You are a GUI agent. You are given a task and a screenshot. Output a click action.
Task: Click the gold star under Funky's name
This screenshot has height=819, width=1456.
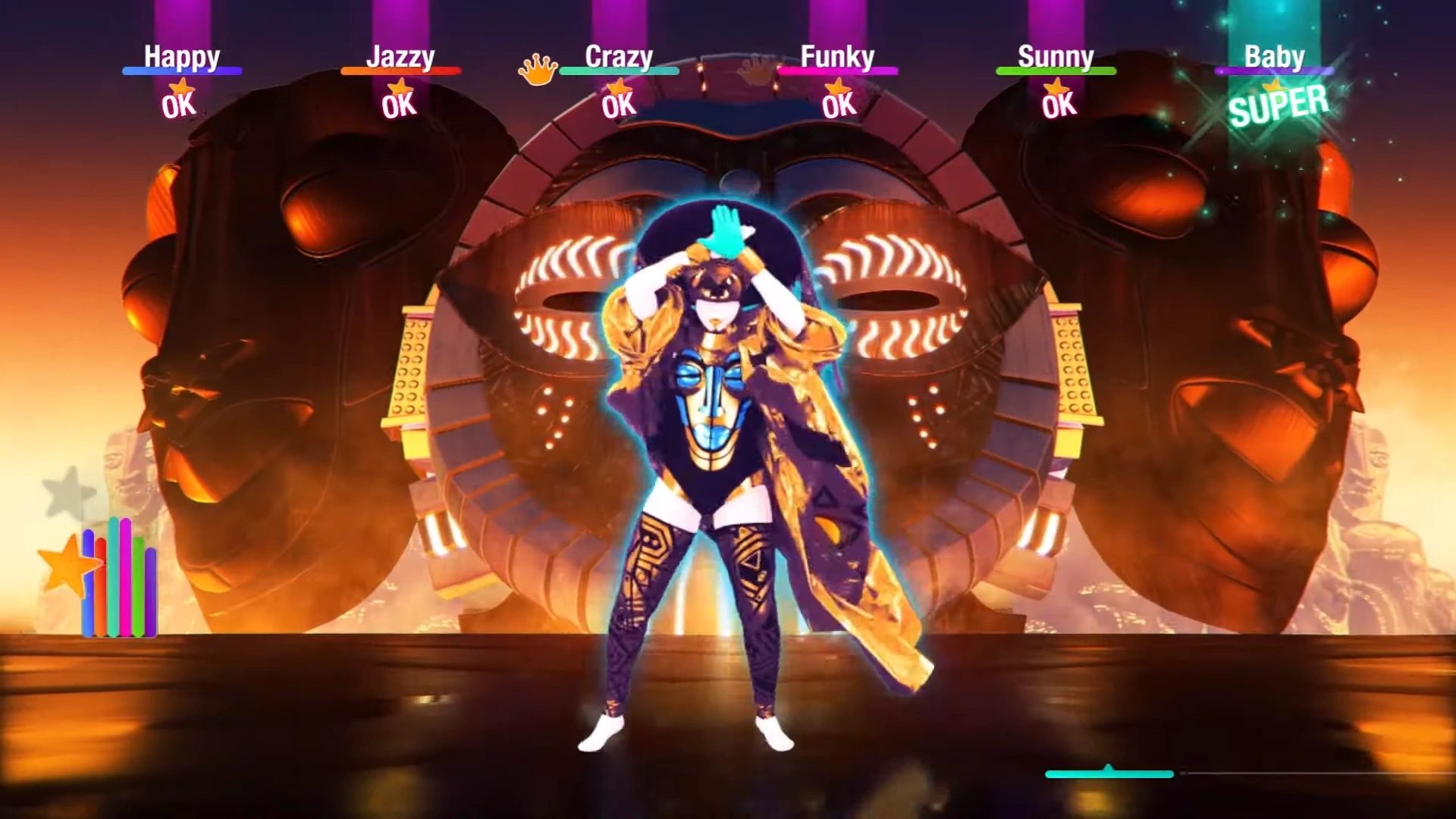click(839, 87)
